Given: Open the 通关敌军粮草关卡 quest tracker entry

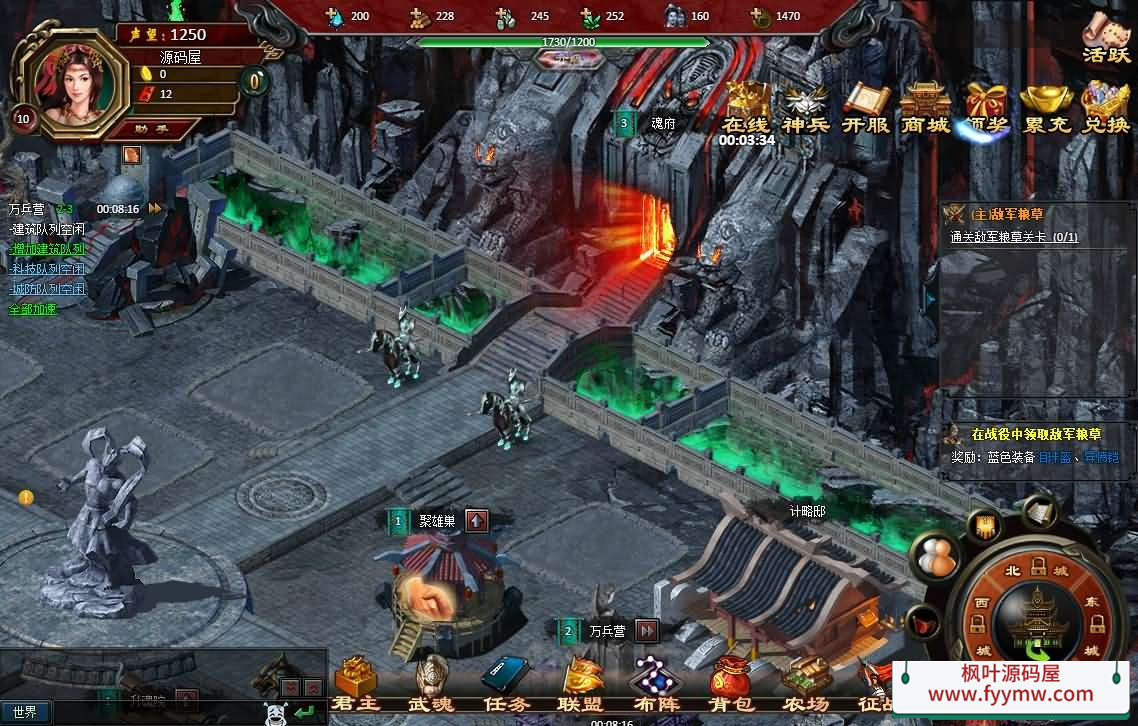Looking at the screenshot, I should (1014, 238).
